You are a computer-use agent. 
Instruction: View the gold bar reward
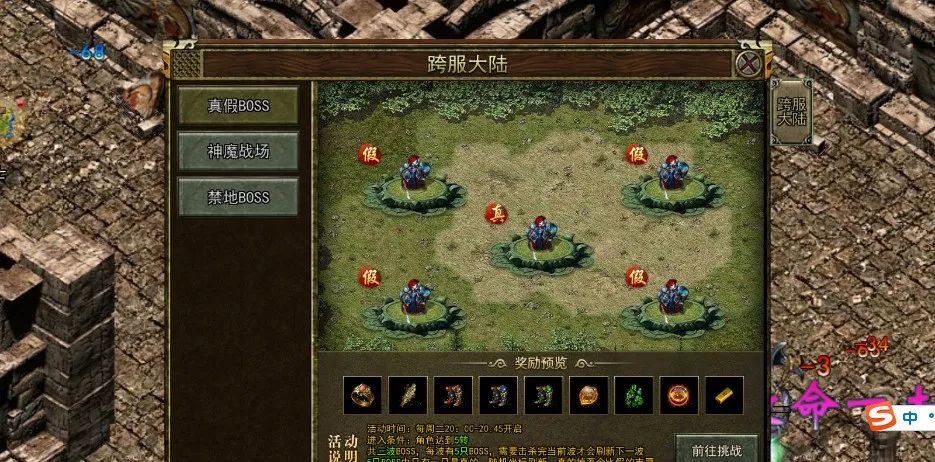(x=723, y=394)
